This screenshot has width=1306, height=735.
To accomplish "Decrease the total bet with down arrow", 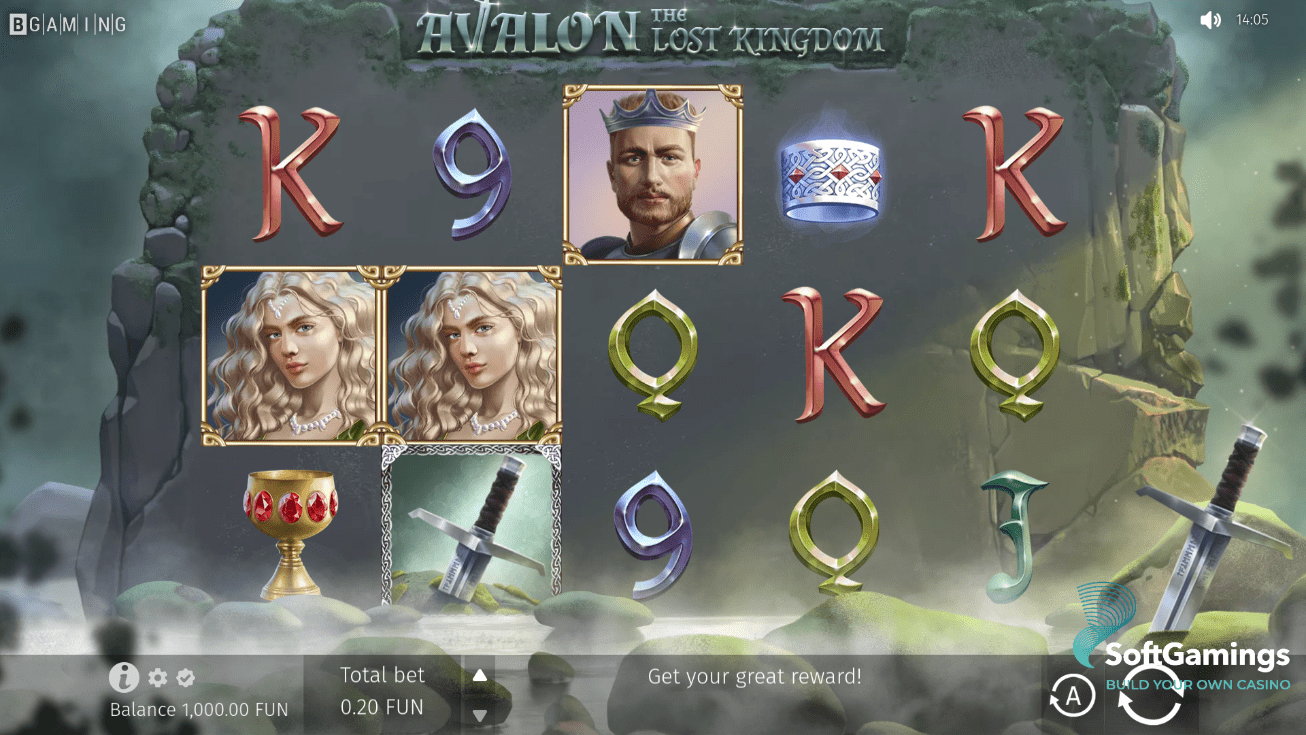I will [x=480, y=712].
